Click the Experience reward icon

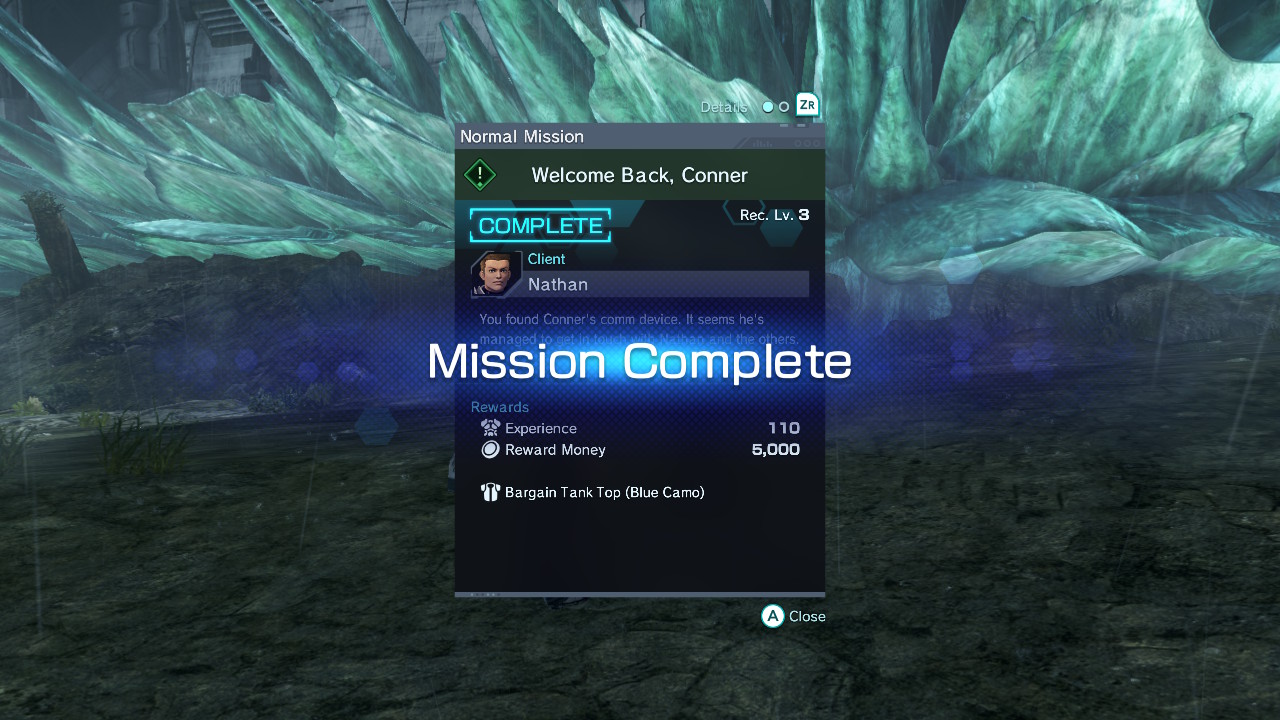click(489, 428)
